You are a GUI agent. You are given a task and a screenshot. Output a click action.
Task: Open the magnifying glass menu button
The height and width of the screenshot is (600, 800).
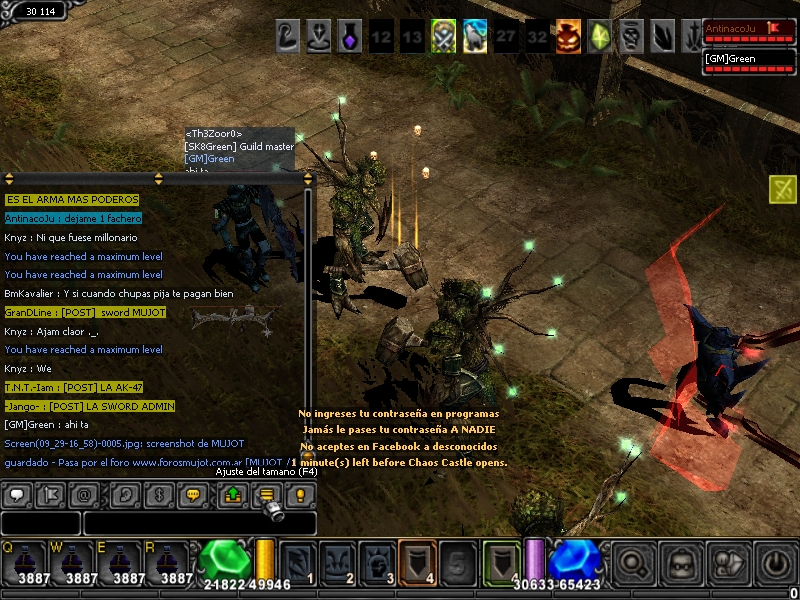[633, 563]
